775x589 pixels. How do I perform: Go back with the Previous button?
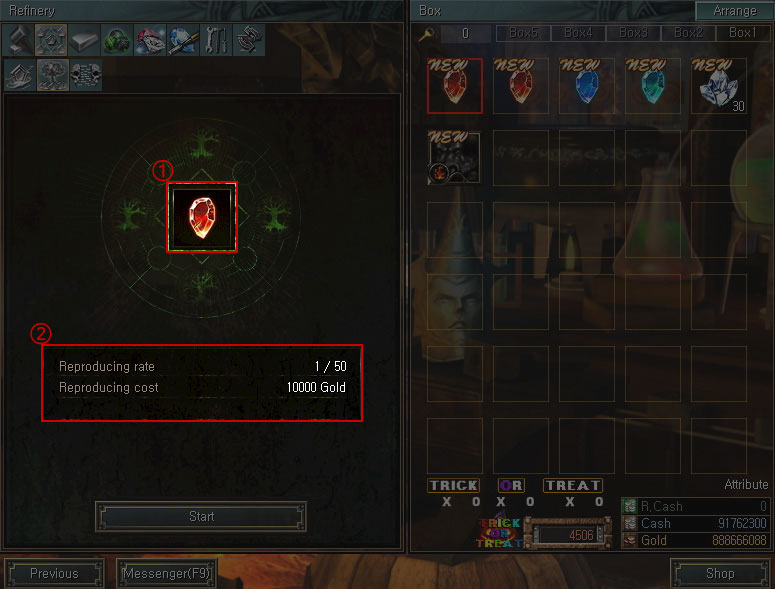[x=54, y=573]
